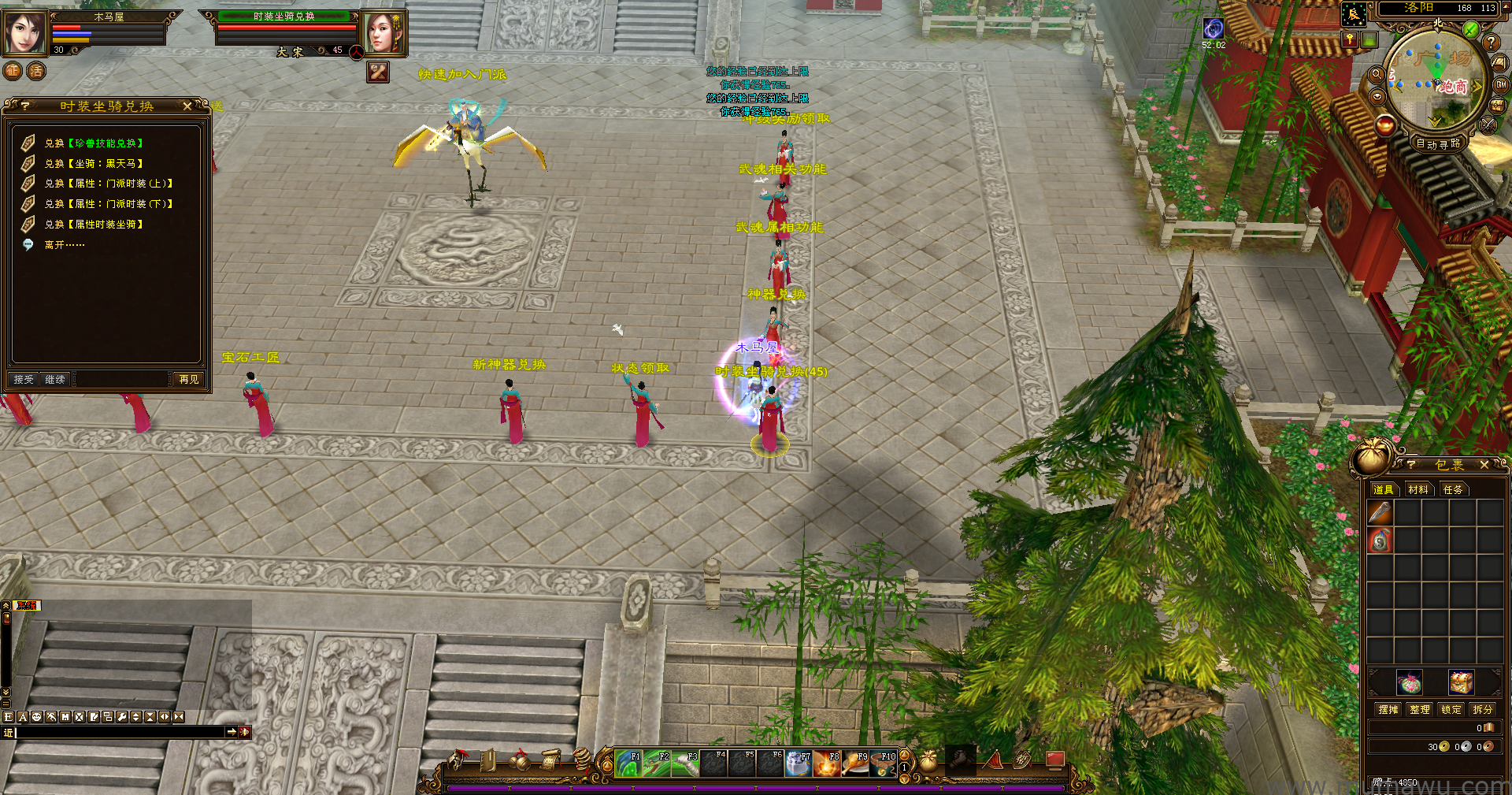The height and width of the screenshot is (795, 1512).
Task: Close the 包裹 inventory window
Action: click(x=1484, y=465)
